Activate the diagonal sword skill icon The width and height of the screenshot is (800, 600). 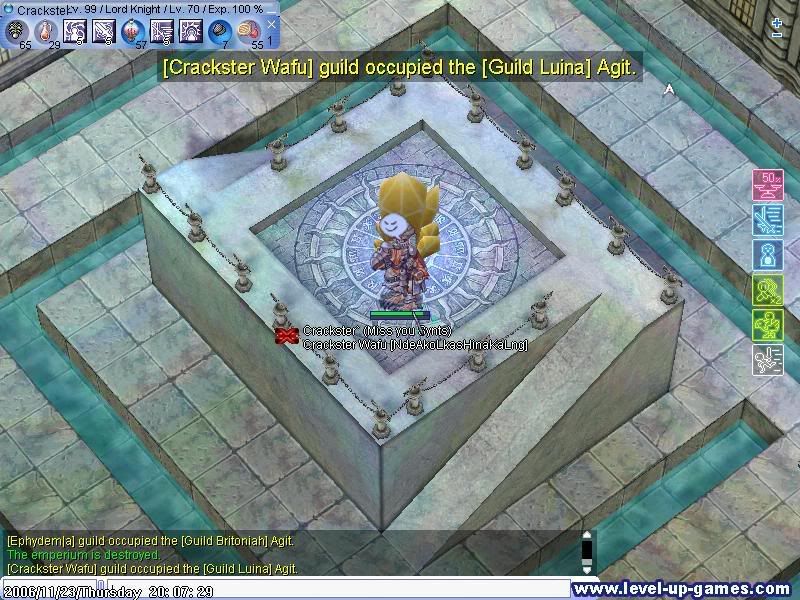[x=104, y=32]
